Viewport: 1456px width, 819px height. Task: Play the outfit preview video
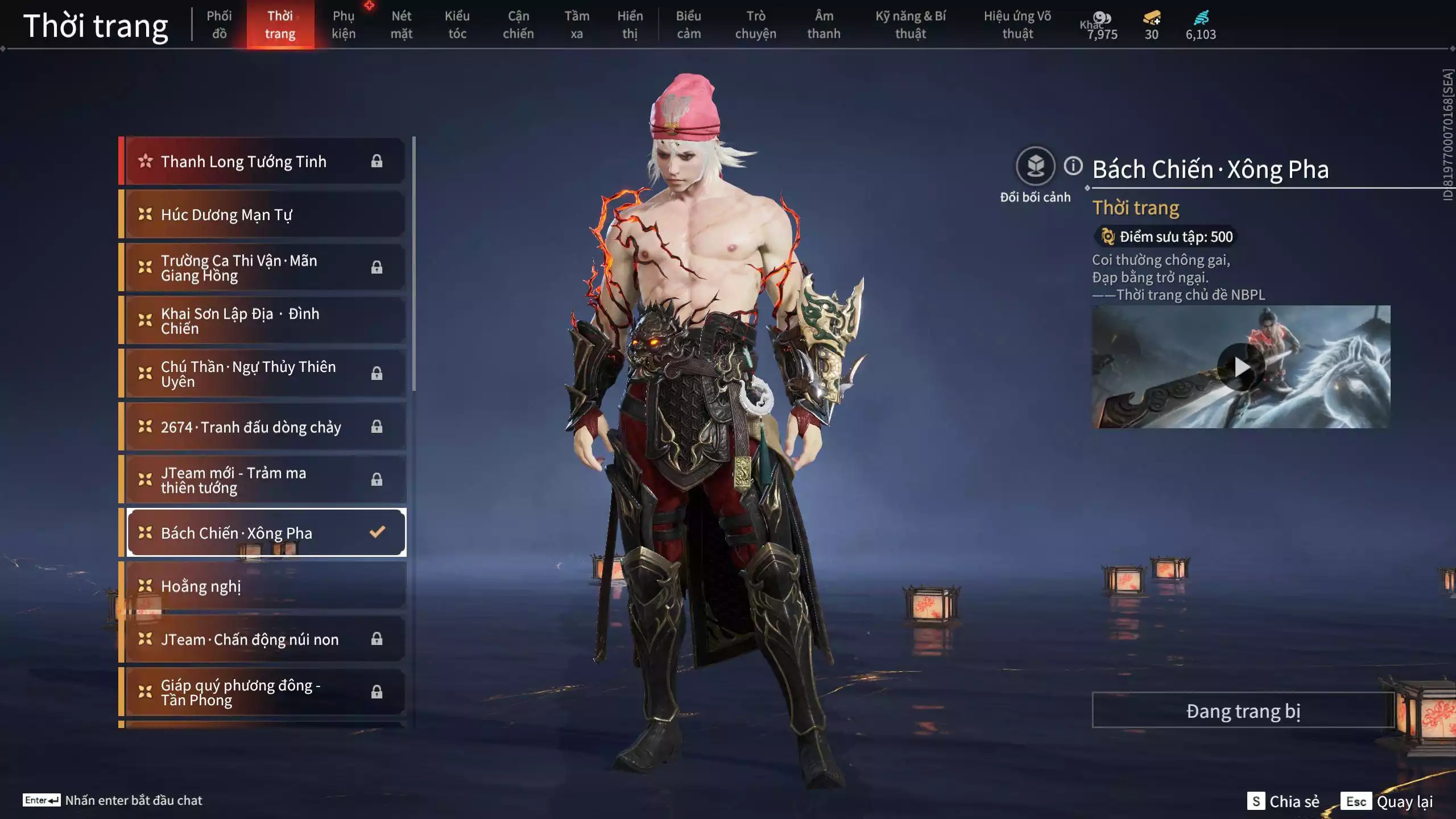[1241, 367]
